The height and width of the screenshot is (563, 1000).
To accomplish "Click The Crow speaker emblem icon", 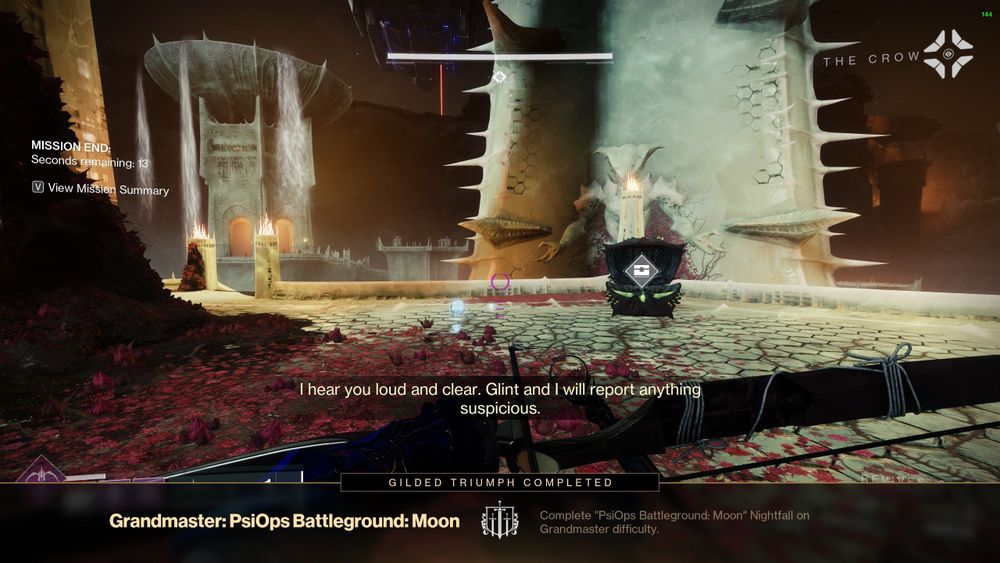I will 947,55.
